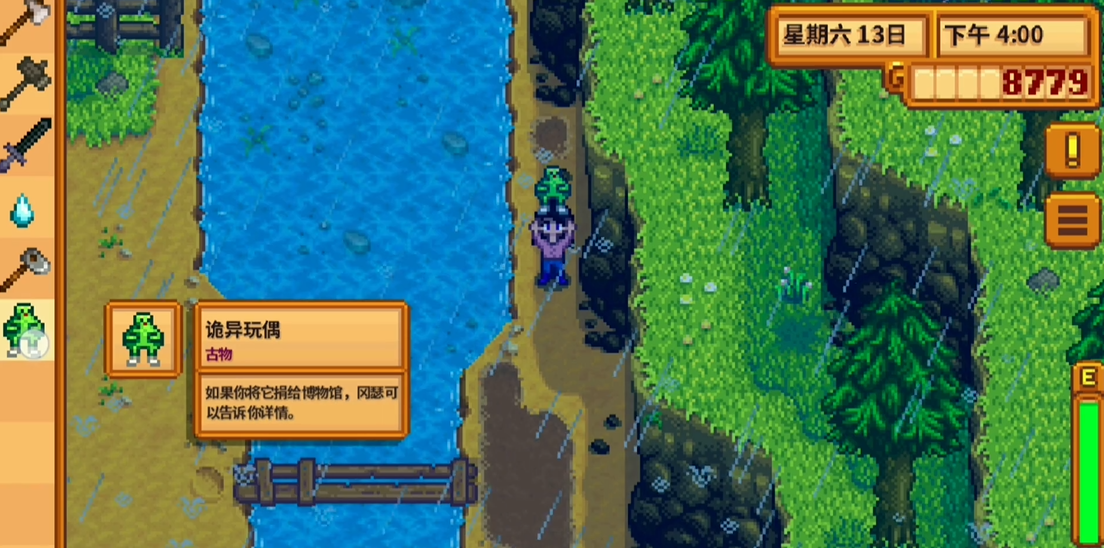Select the green strange doll toolbar slot
Screen dimensions: 1104x548
(25, 330)
